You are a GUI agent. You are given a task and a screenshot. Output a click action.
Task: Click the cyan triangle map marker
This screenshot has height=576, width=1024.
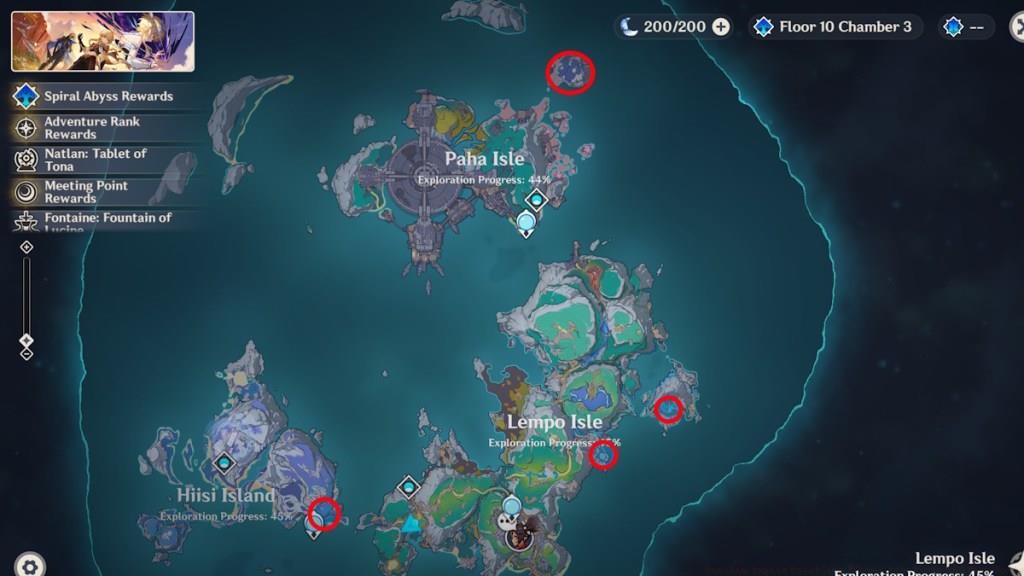pyautogui.click(x=410, y=523)
